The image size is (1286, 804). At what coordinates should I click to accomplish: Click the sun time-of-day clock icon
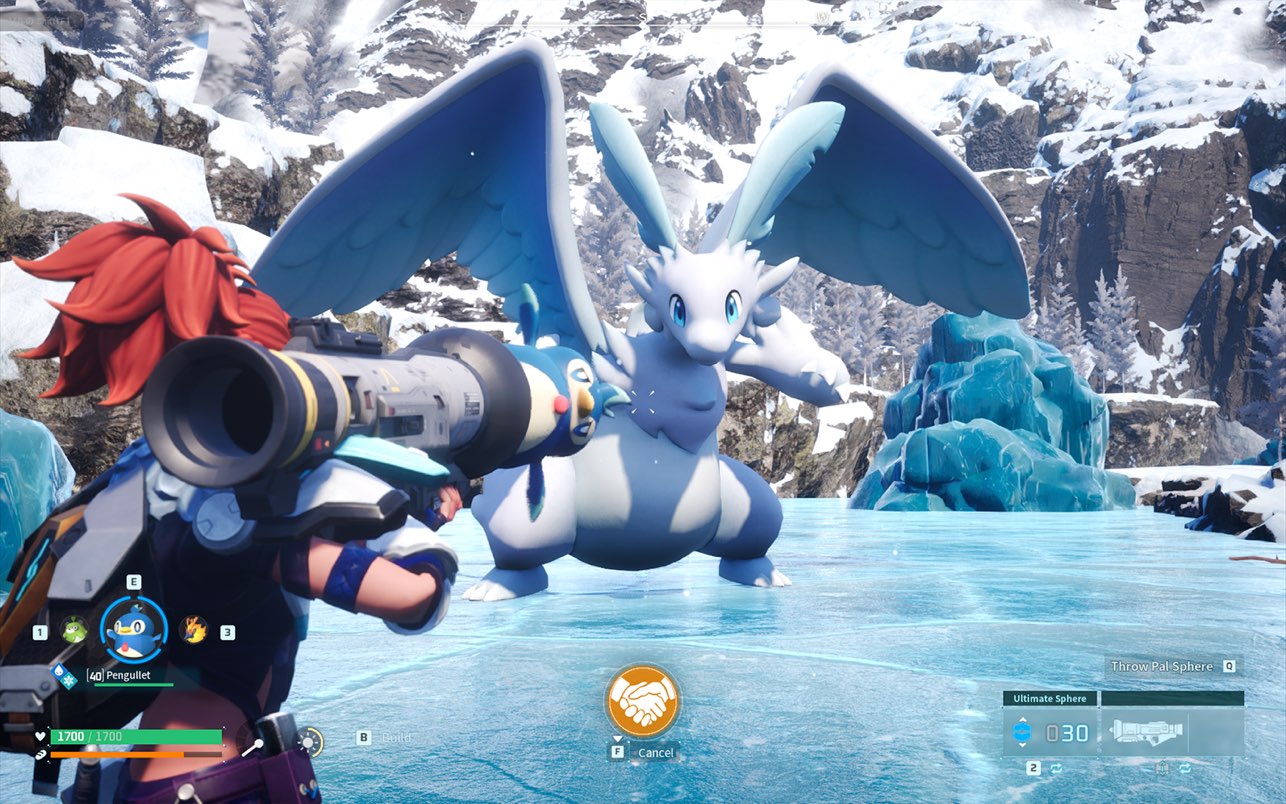(311, 741)
